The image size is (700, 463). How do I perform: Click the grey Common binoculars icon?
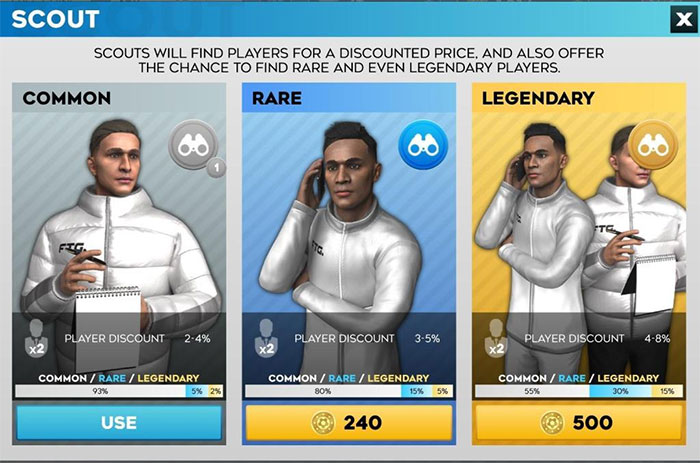pyautogui.click(x=191, y=145)
